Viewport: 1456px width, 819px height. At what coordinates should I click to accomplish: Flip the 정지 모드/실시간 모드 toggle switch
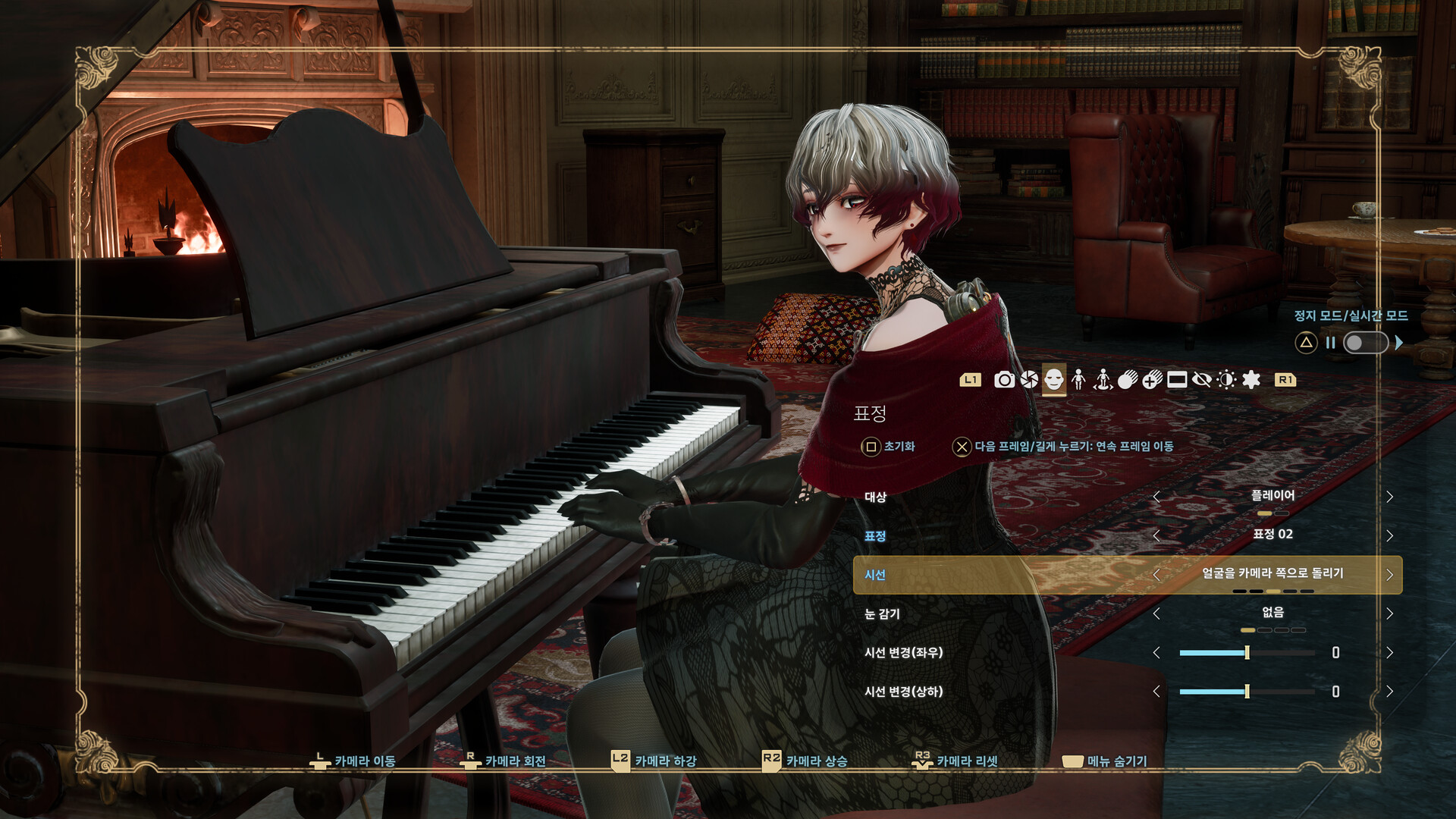tap(1365, 343)
